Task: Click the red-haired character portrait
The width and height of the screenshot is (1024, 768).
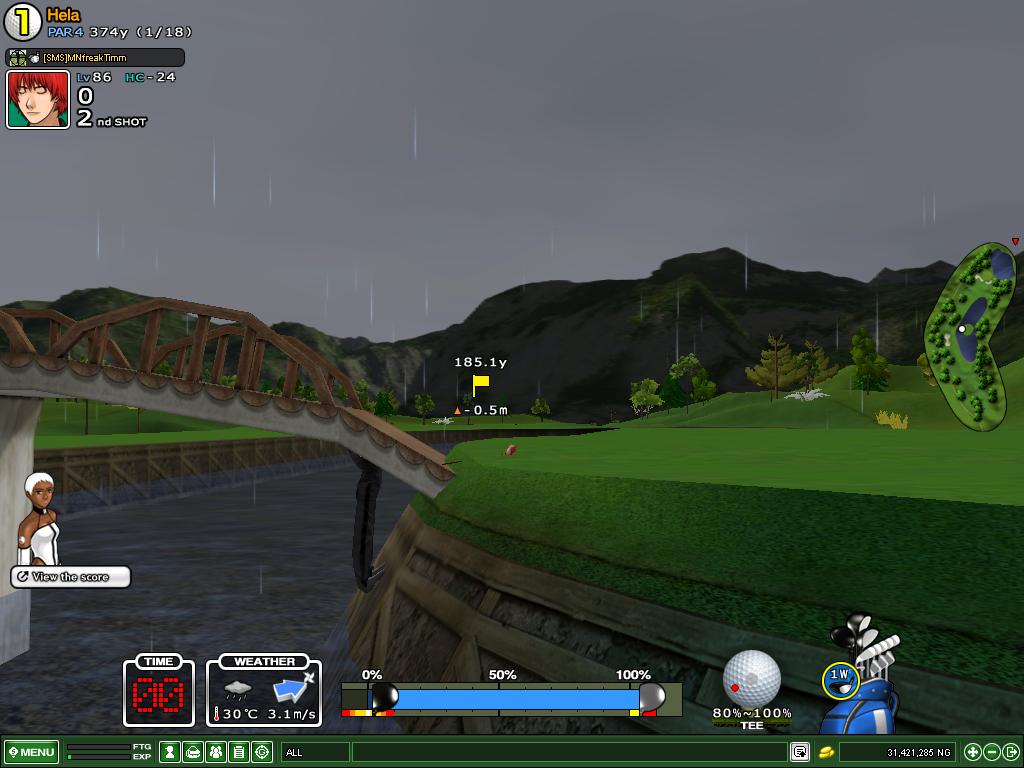Action: (x=38, y=100)
